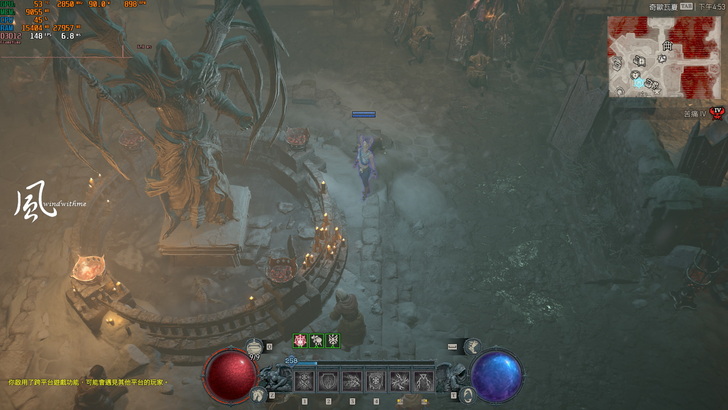Use the skill showing a standing figure

pyautogui.click(x=424, y=381)
